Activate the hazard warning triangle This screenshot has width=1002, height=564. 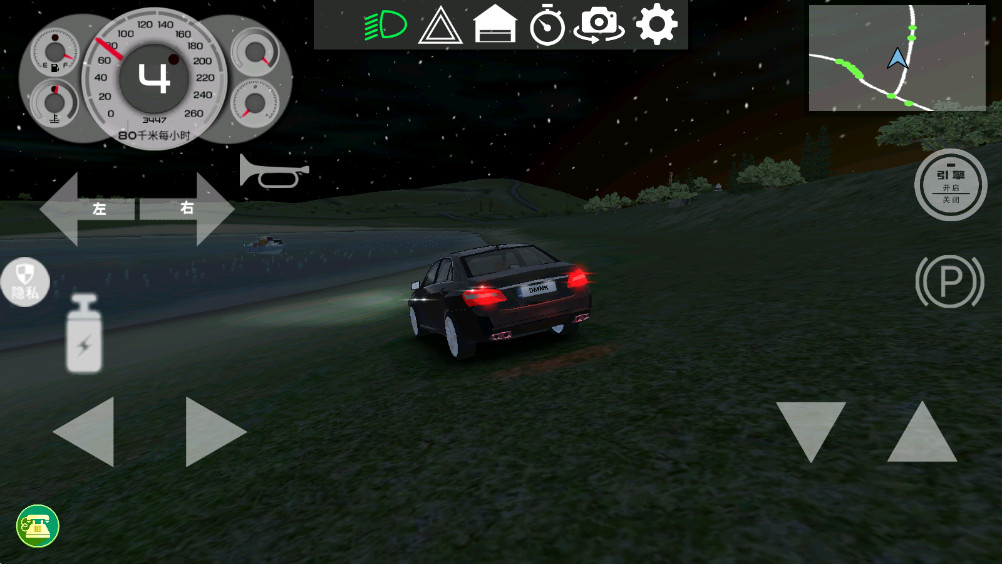tap(438, 26)
